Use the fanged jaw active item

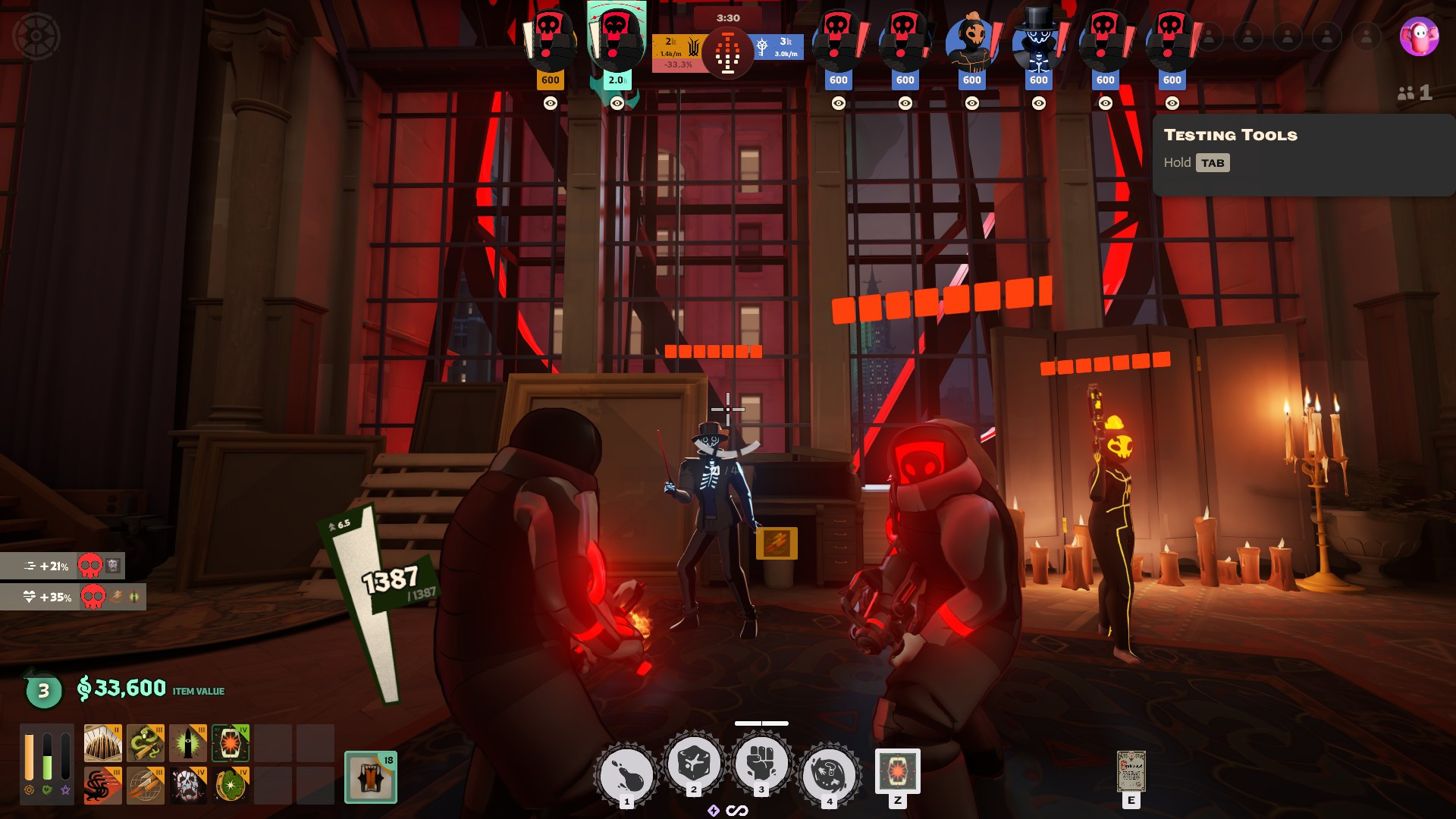[897, 771]
